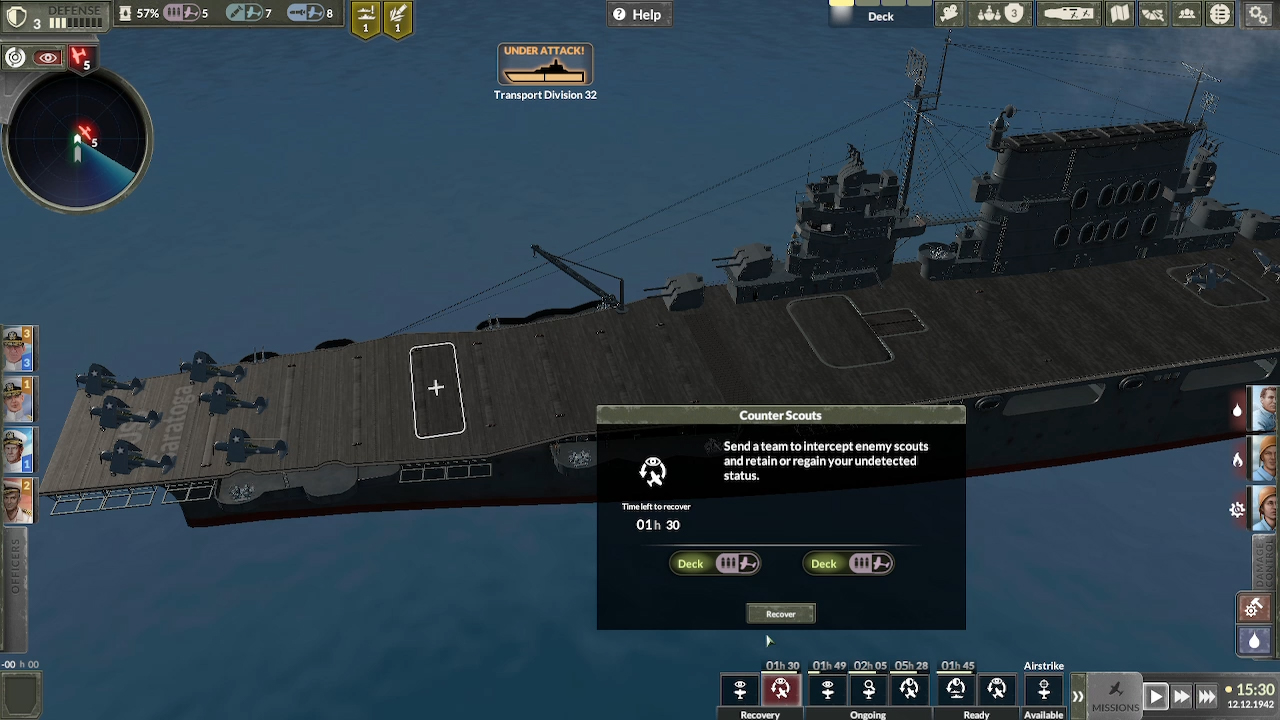Click the repair hammer icon bottom right
Screen dimensions: 1280x720
1253,607
